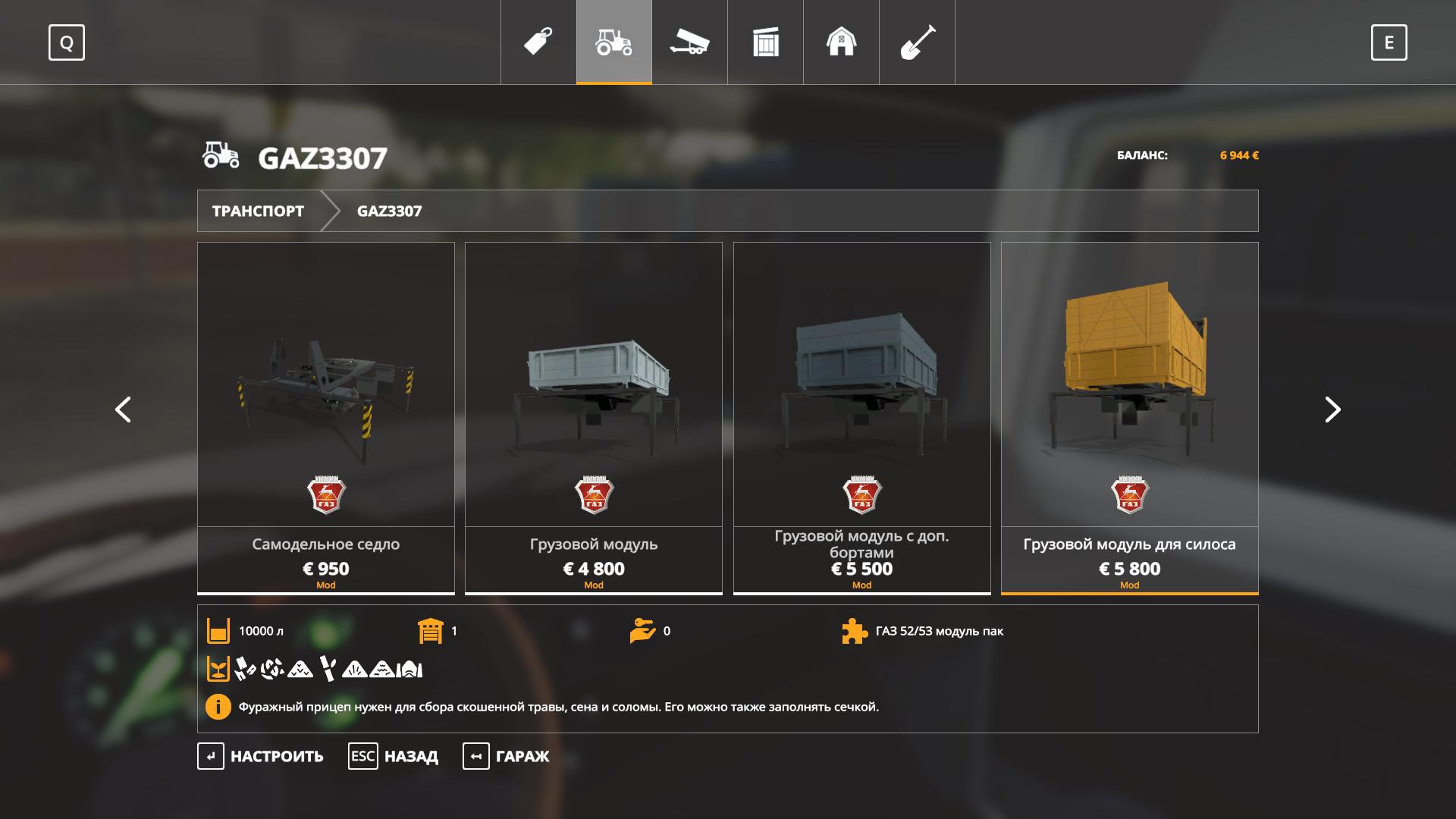
Task: Select the pallet objects tab
Action: pyautogui.click(x=766, y=42)
